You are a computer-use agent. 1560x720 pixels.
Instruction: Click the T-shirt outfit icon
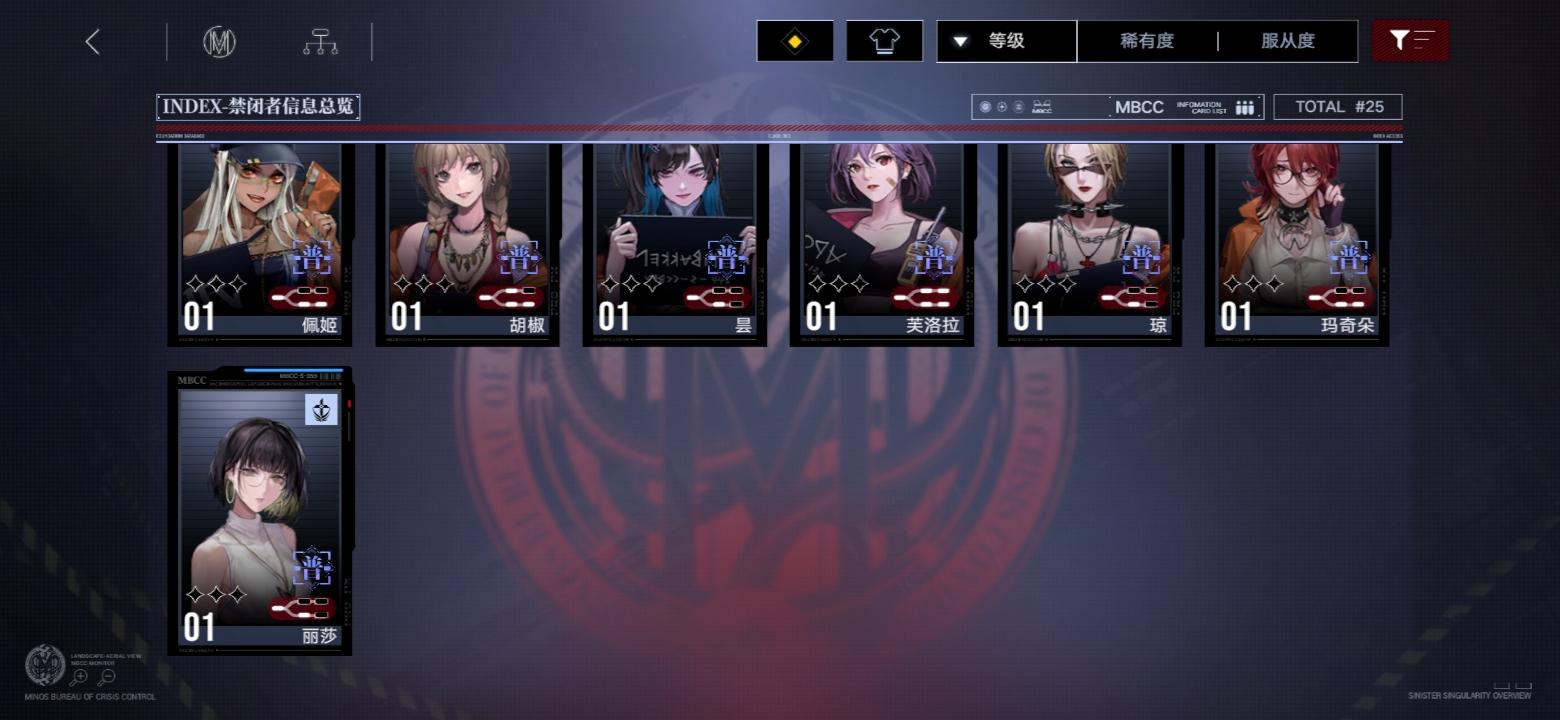click(884, 40)
